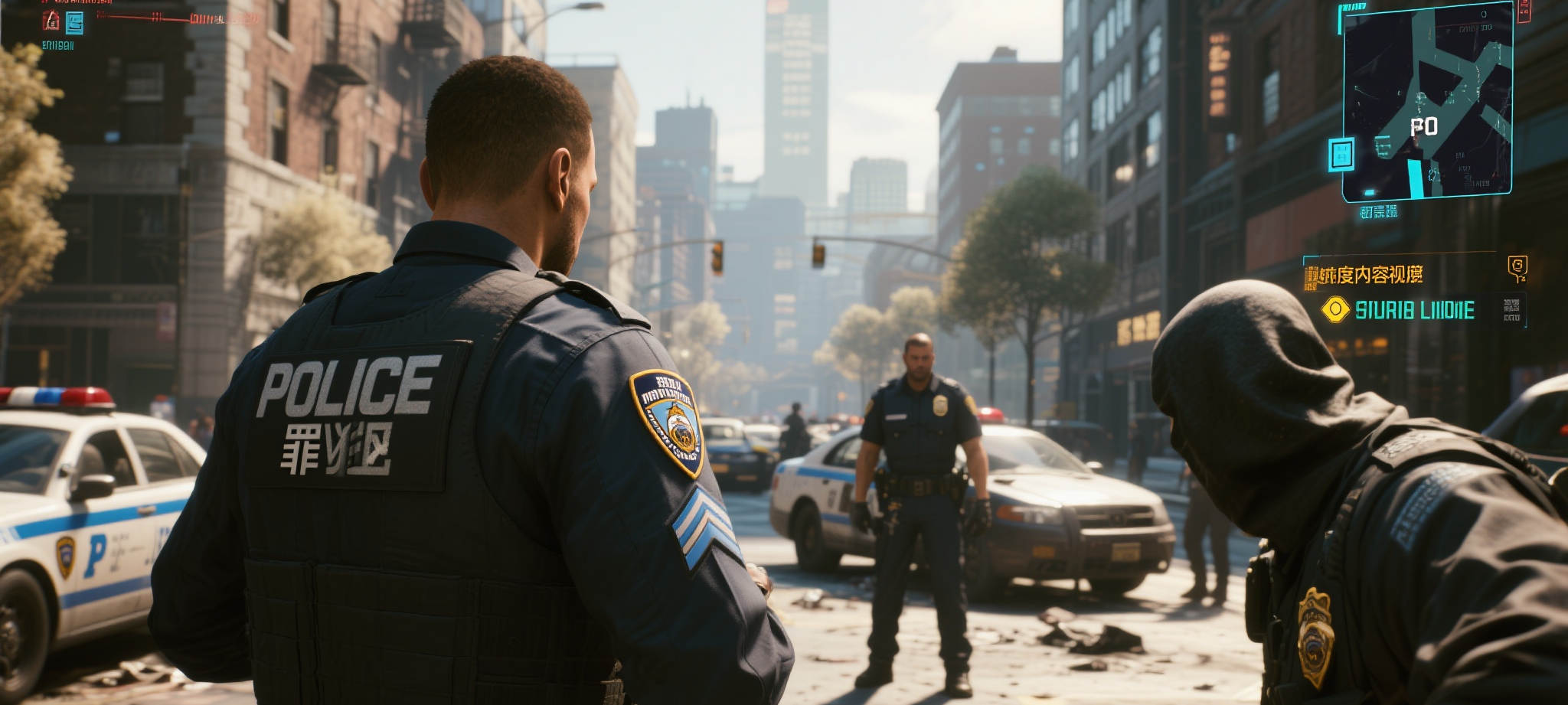This screenshot has width=1568, height=705.
Task: Click the PO marker on the minimap
Action: pyautogui.click(x=1424, y=126)
